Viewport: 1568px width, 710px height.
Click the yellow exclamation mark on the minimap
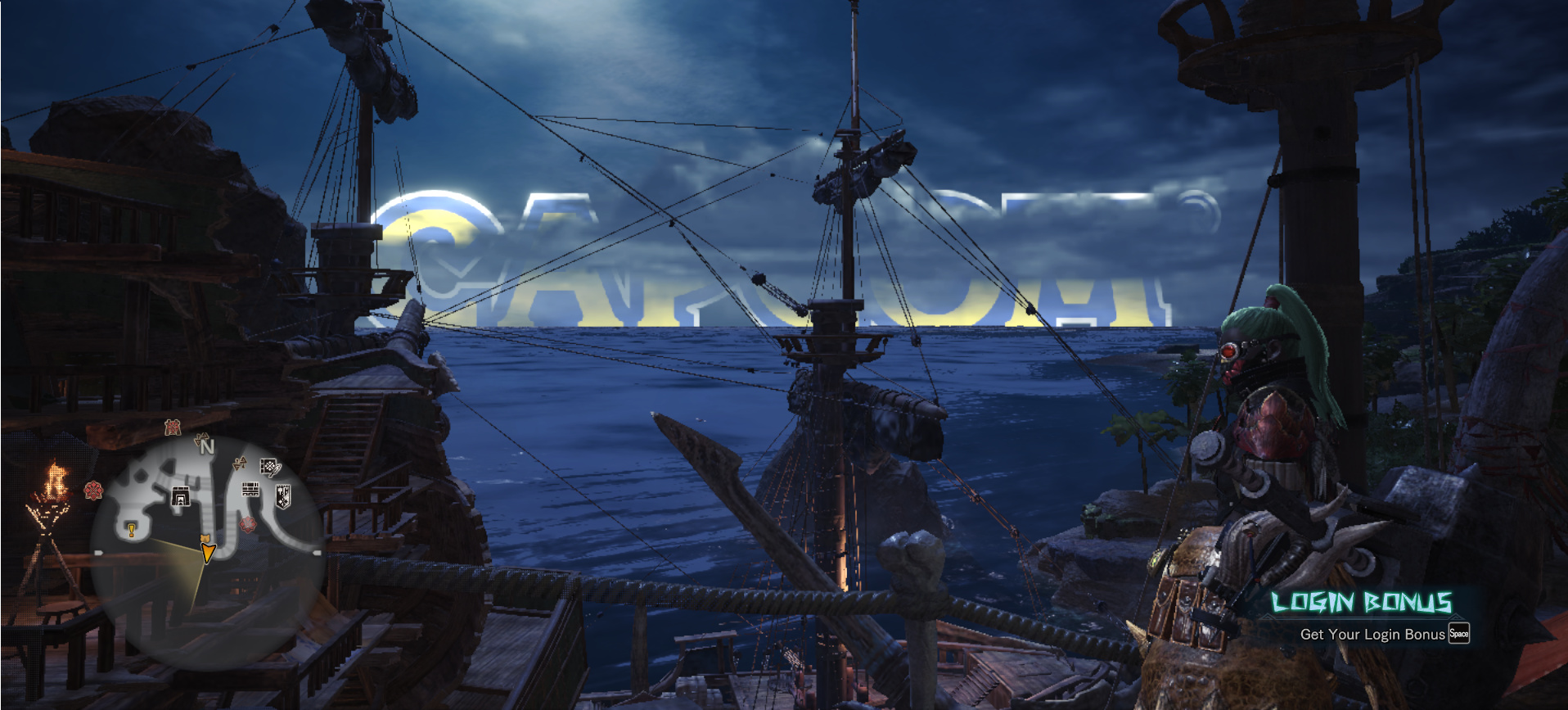131,531
